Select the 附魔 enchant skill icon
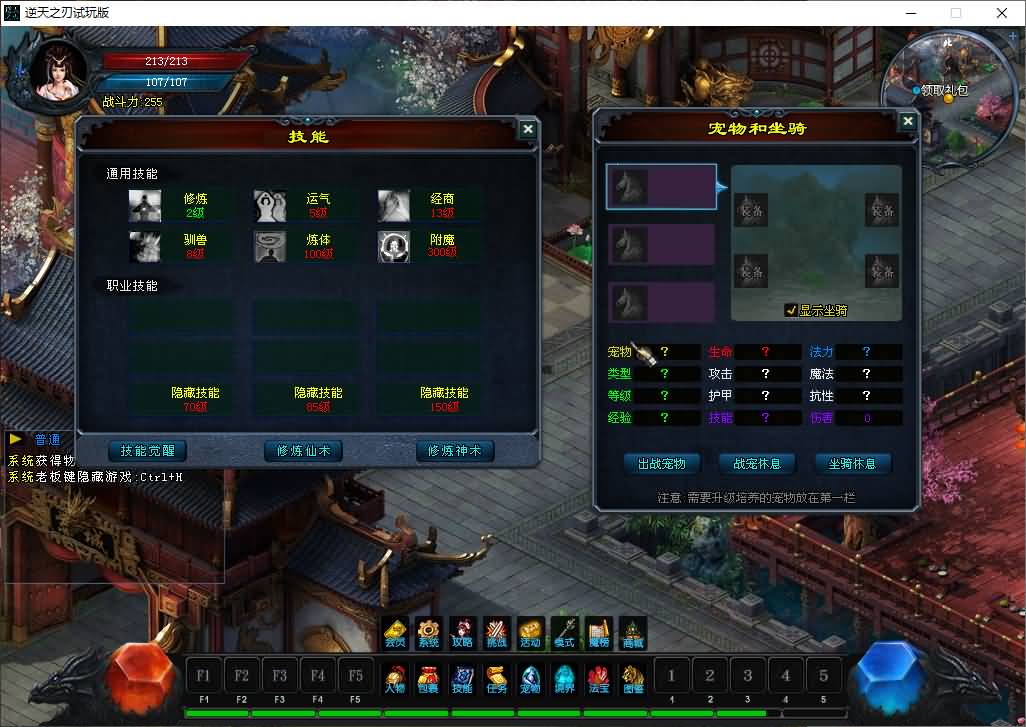The height and width of the screenshot is (727, 1026). (x=394, y=246)
